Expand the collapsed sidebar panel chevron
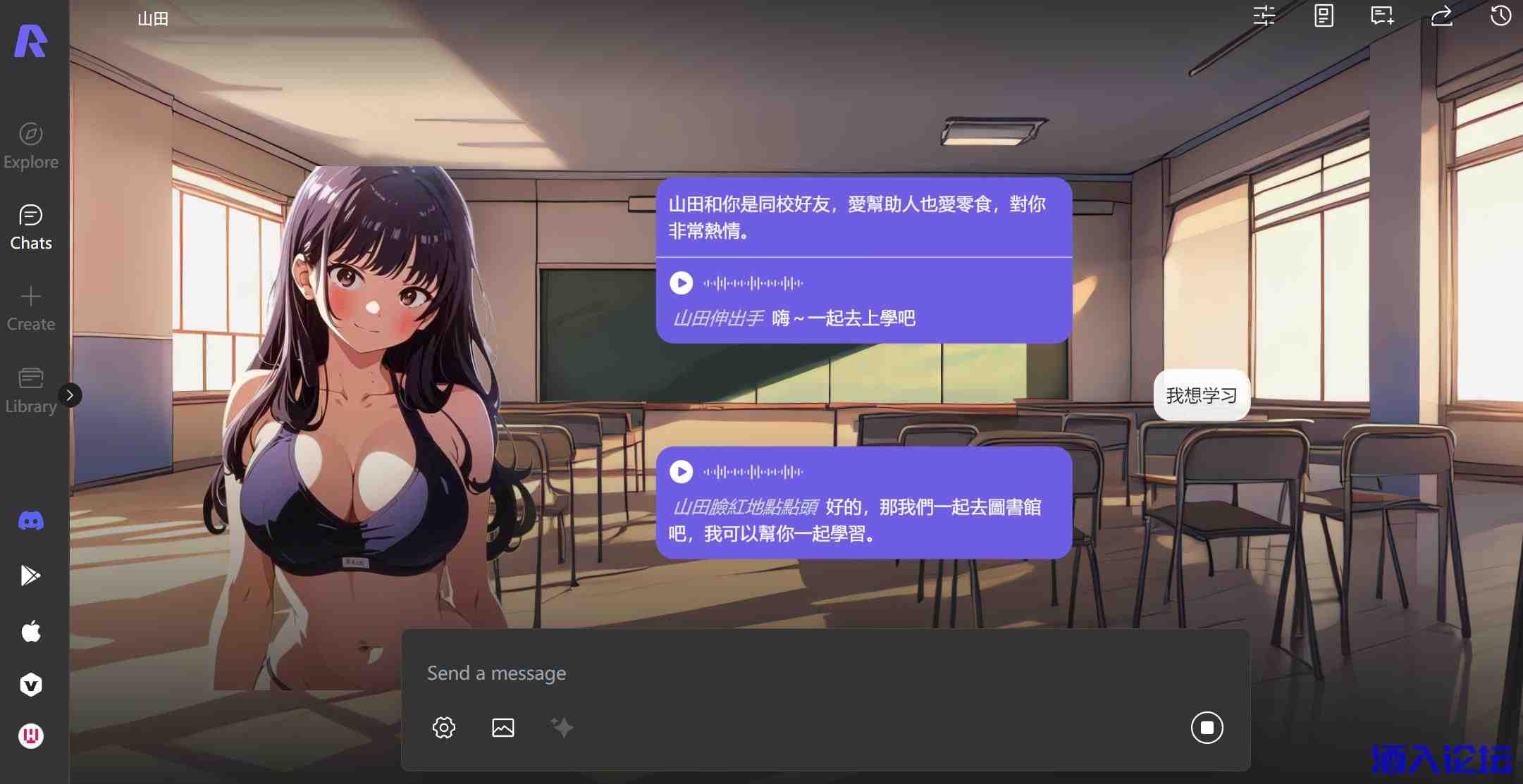The image size is (1523, 784). (x=70, y=395)
